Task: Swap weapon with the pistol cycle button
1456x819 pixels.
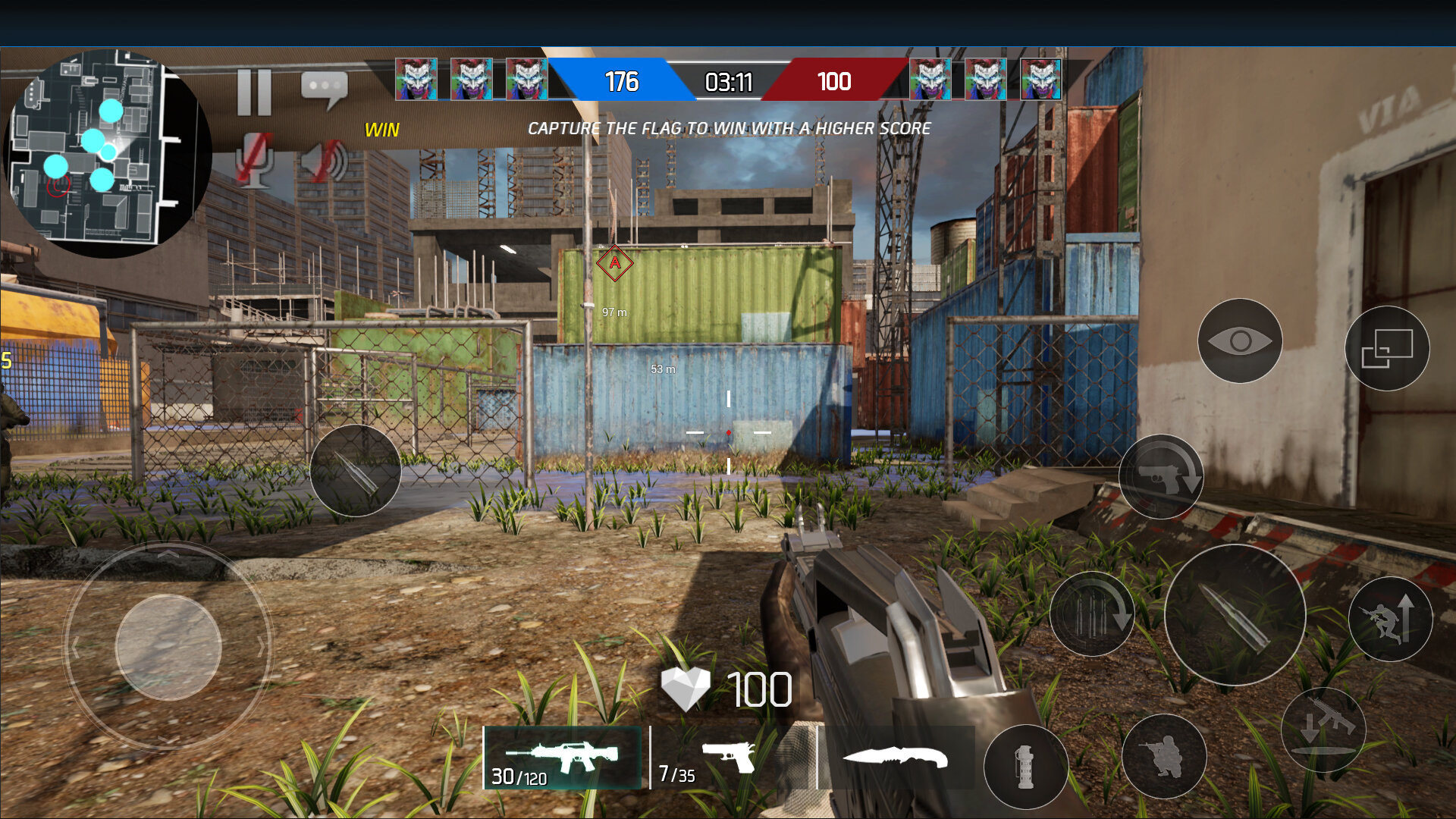Action: pyautogui.click(x=1161, y=477)
